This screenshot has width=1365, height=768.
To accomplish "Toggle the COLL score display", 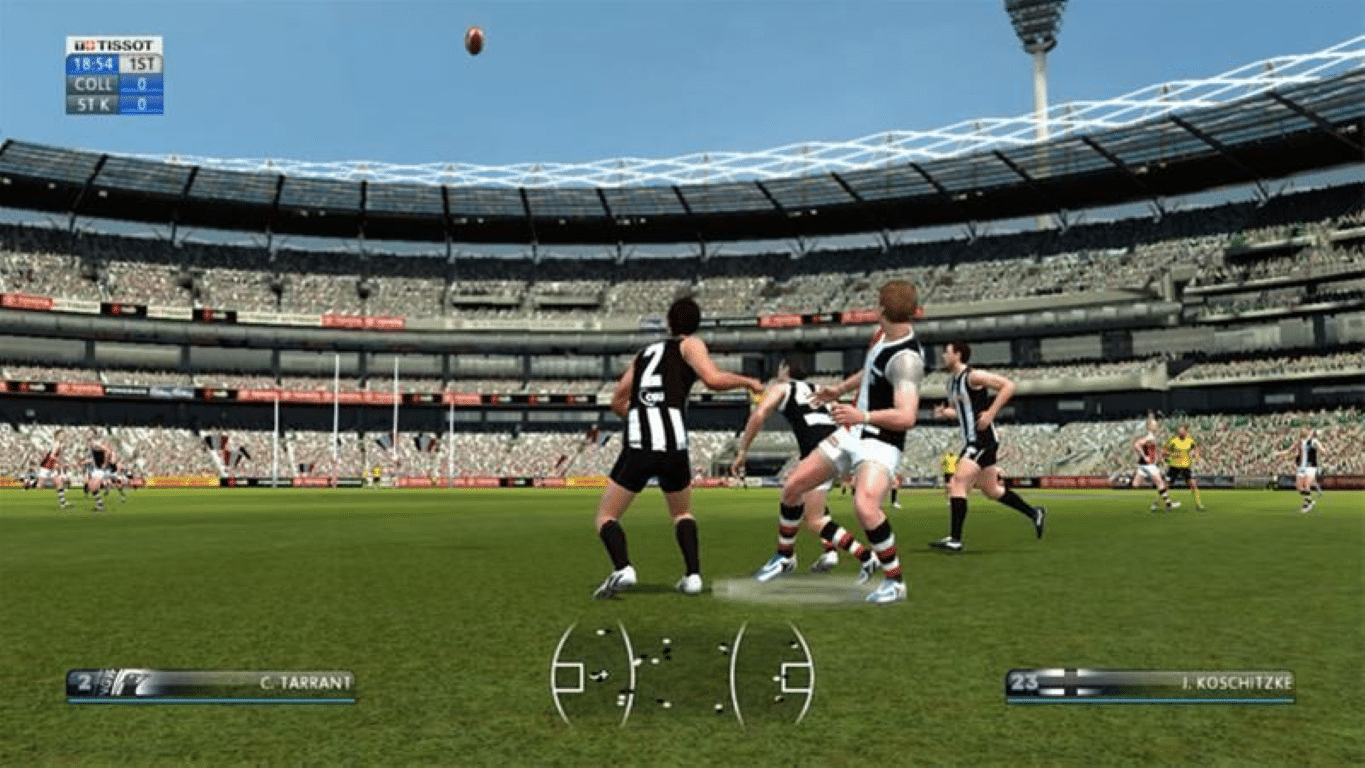I will (x=141, y=85).
